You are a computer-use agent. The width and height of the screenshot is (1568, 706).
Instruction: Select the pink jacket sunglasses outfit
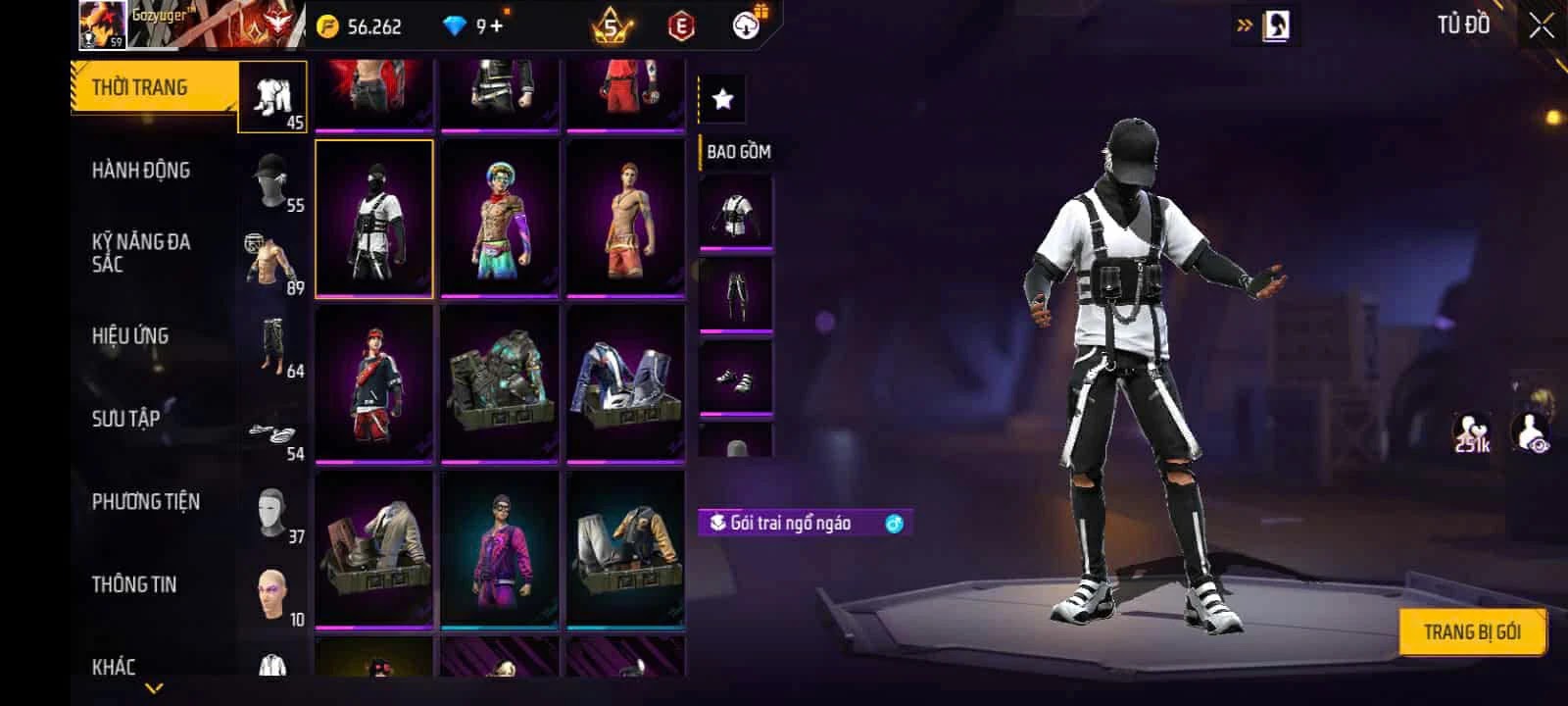[x=500, y=549]
